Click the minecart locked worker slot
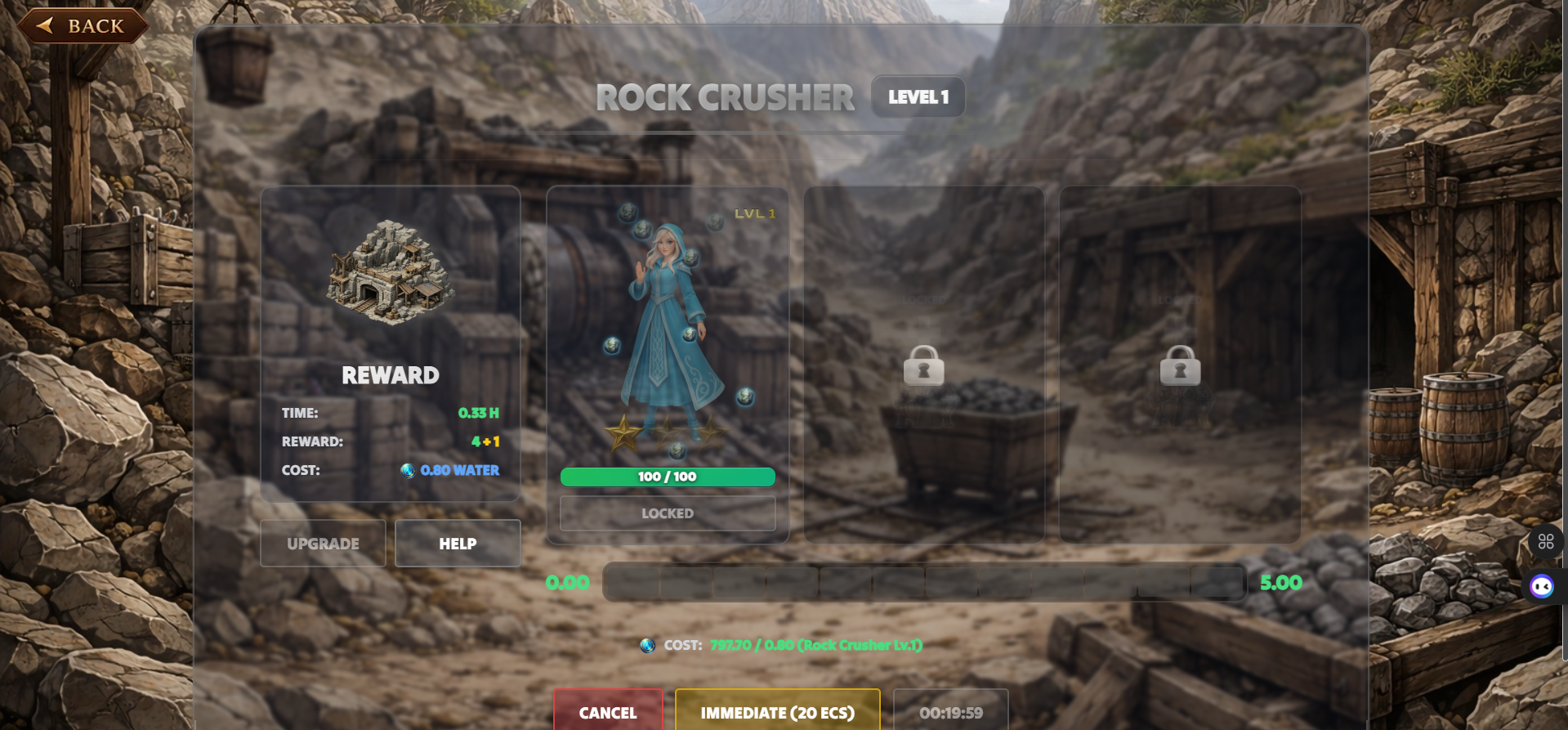 924,365
